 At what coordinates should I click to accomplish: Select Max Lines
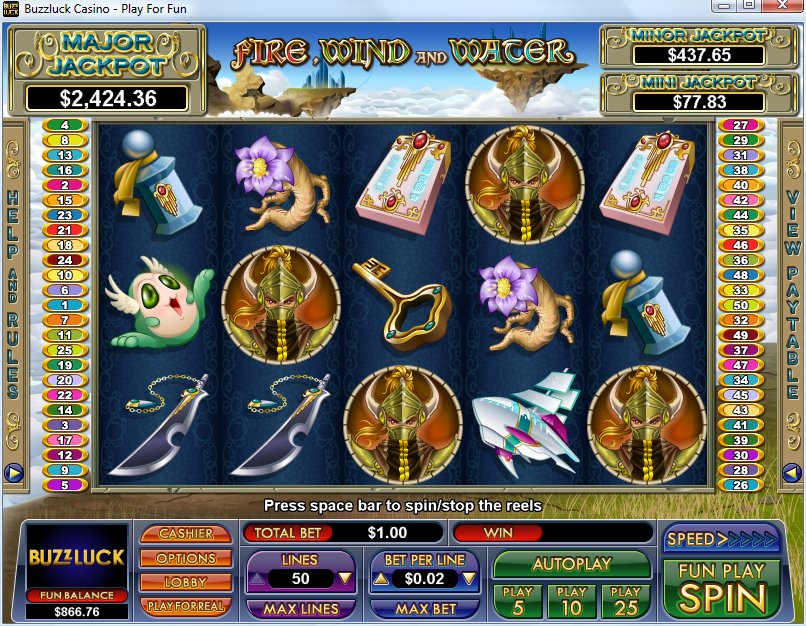pos(300,608)
